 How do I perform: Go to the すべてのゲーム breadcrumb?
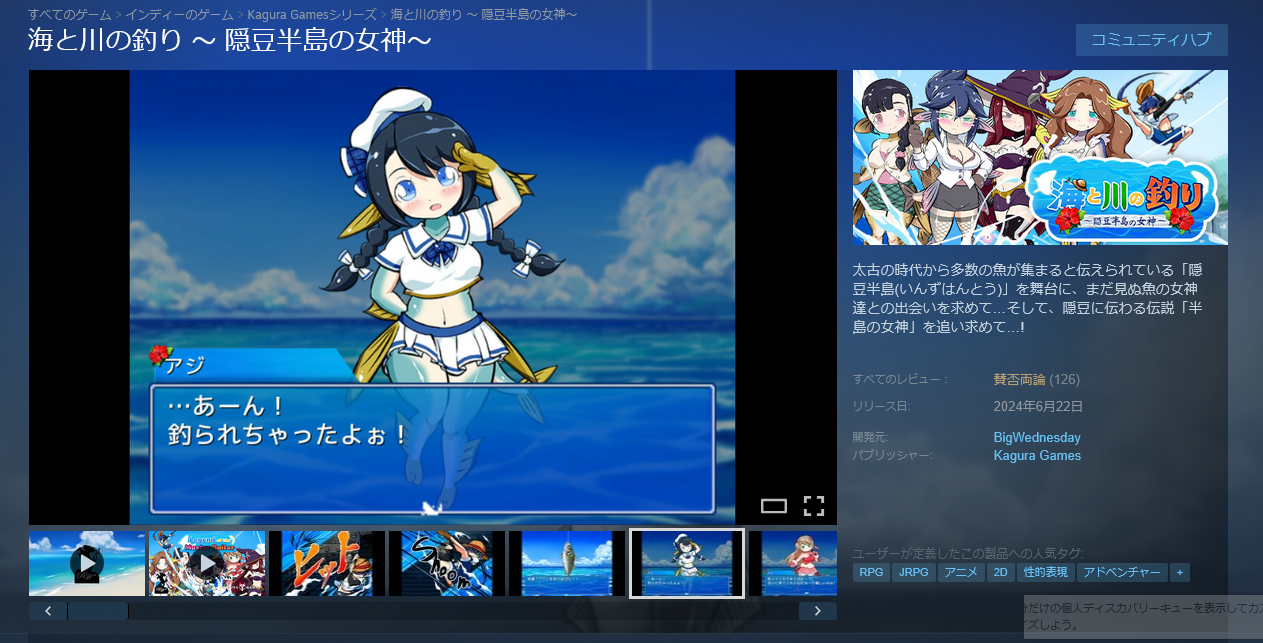pyautogui.click(x=69, y=14)
